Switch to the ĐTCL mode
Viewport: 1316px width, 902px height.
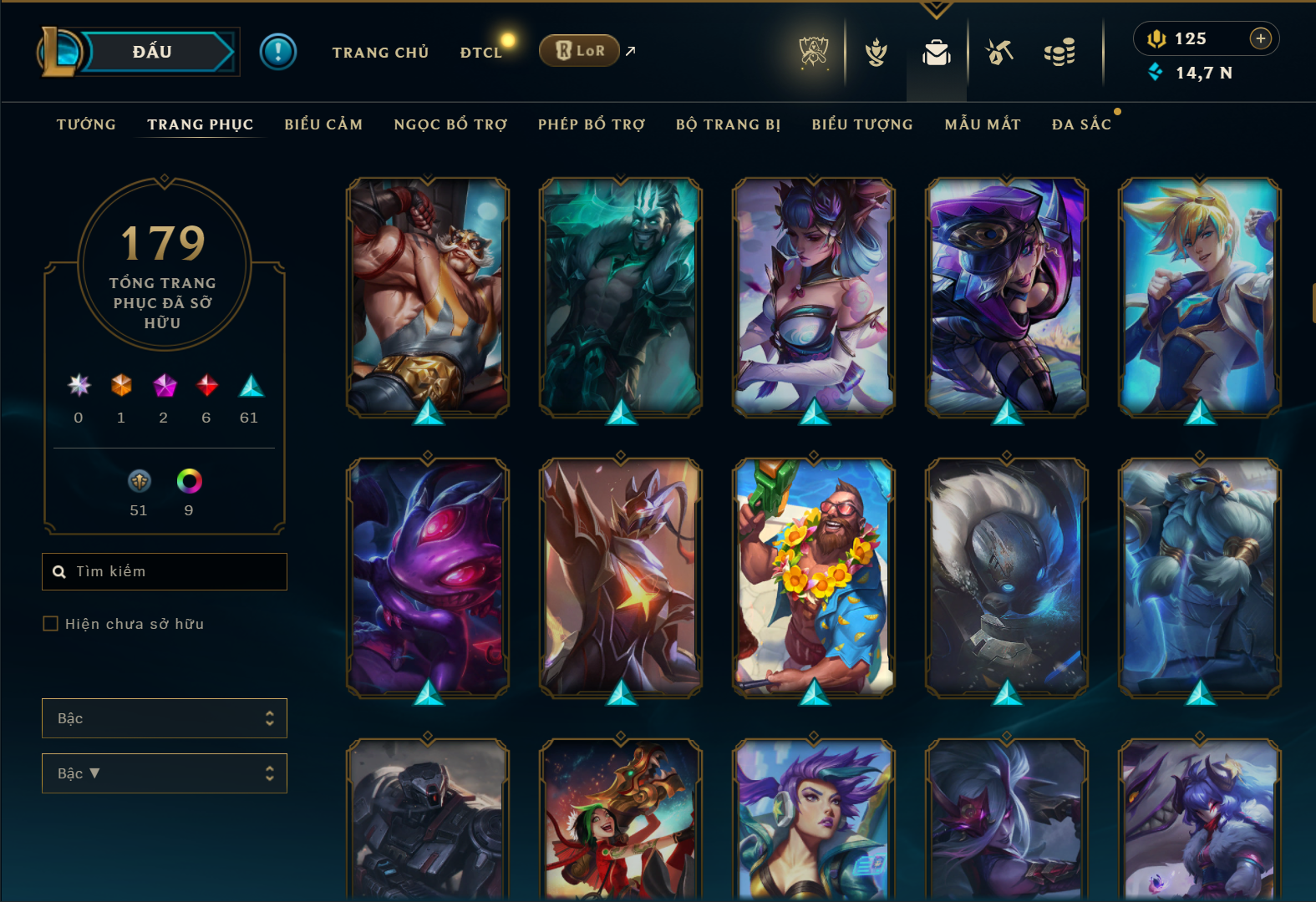(x=481, y=53)
